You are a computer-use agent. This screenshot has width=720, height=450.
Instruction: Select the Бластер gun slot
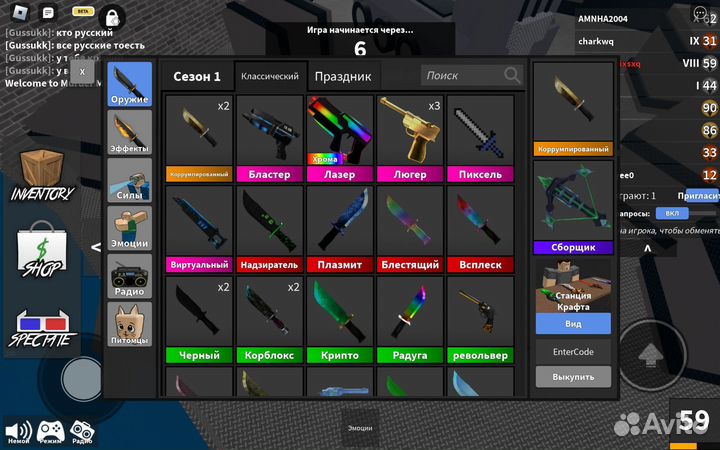270,138
